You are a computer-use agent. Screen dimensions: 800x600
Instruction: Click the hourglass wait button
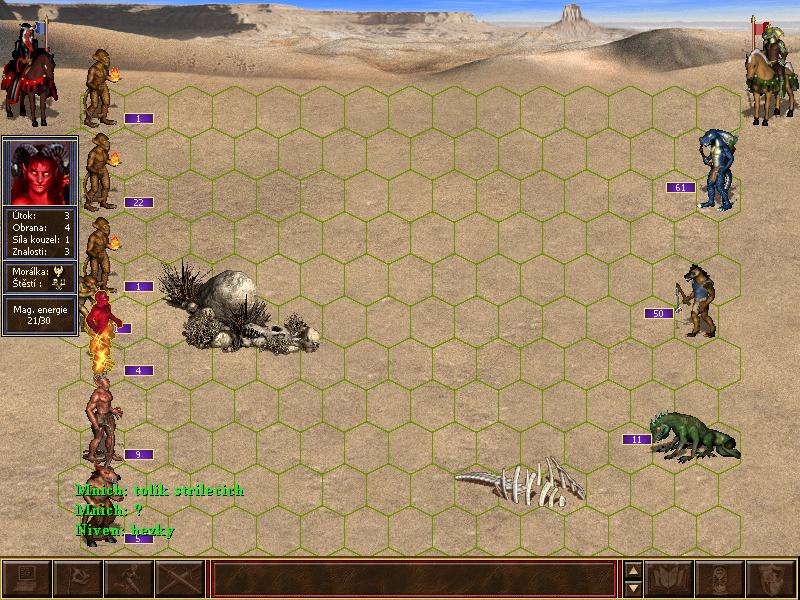coord(720,579)
